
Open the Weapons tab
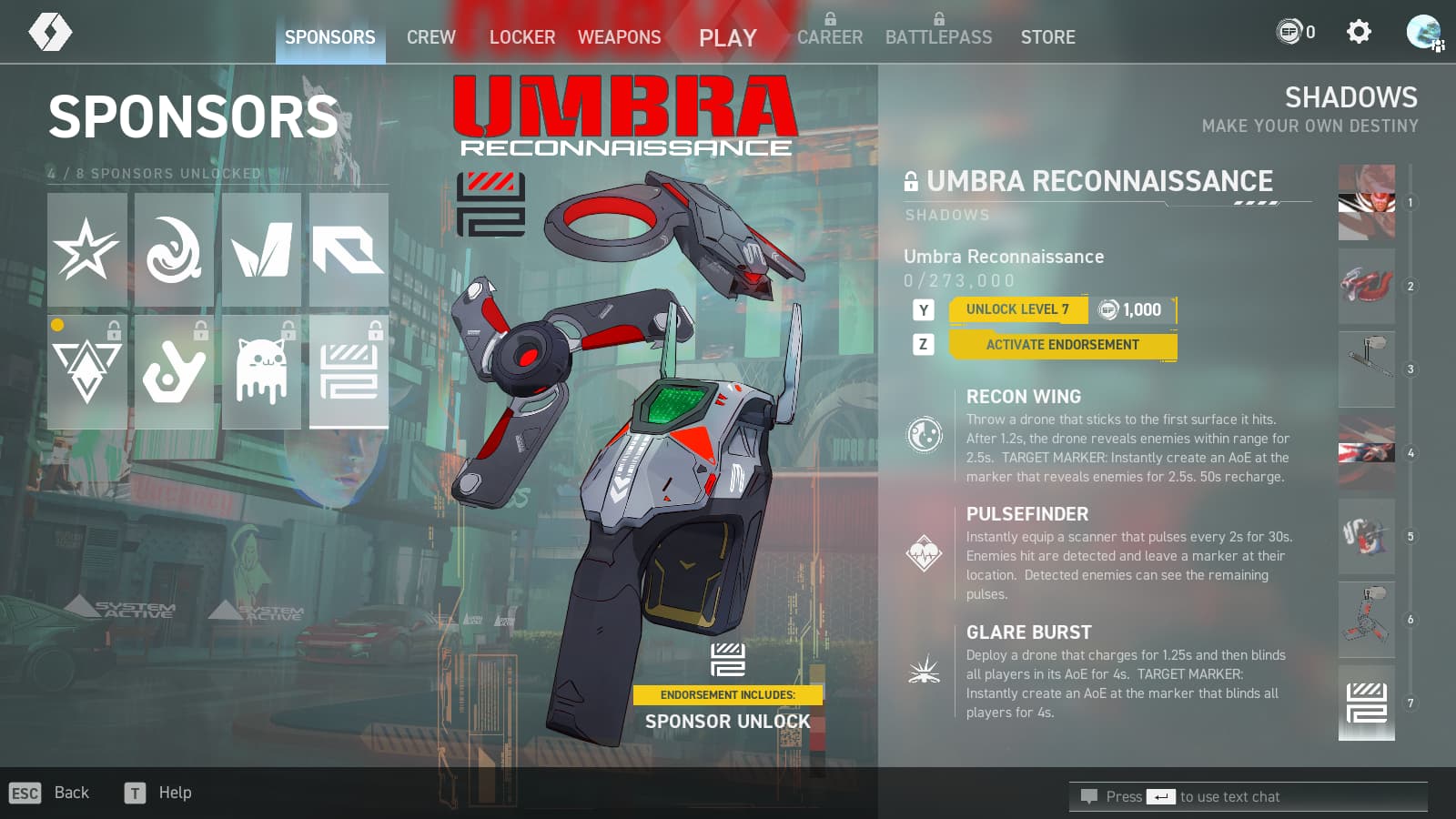[x=619, y=37]
